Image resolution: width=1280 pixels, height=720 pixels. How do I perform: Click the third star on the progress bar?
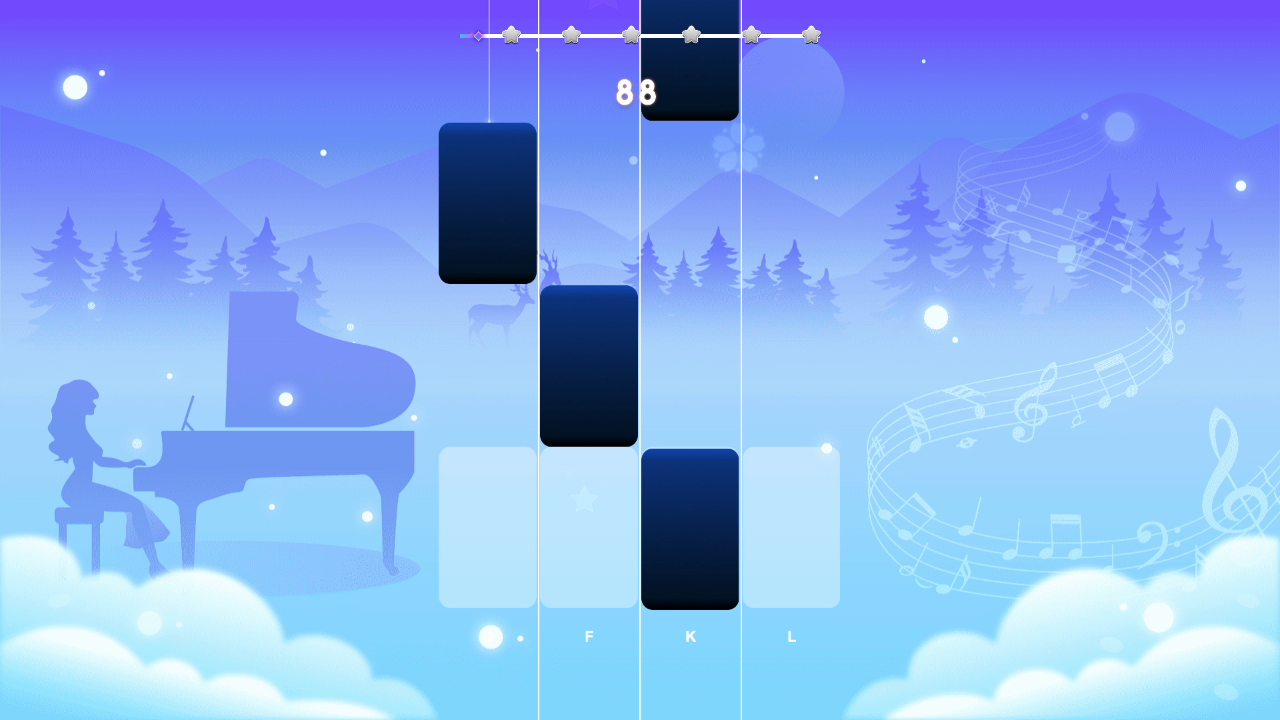point(631,35)
